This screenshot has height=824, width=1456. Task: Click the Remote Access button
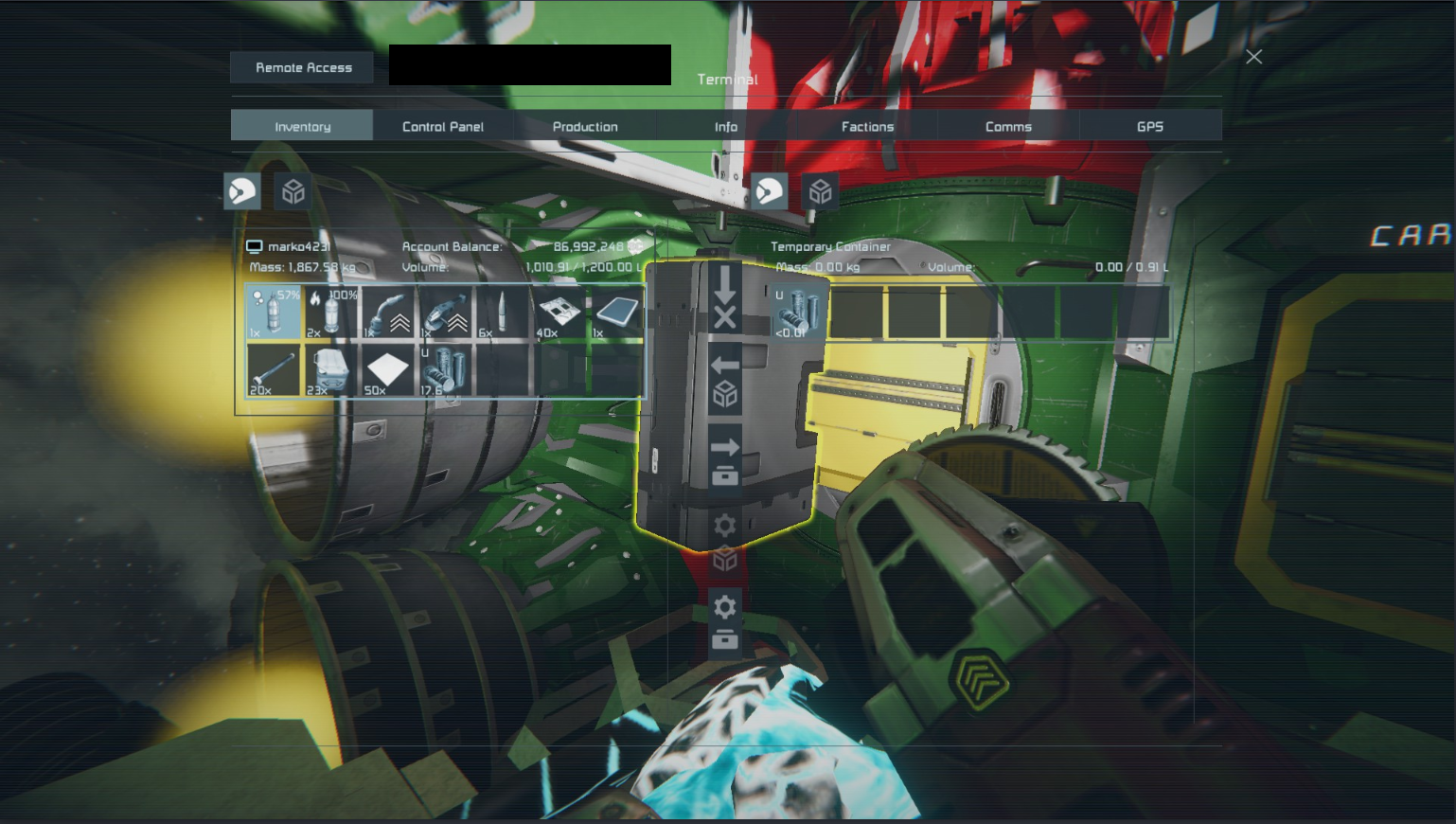[x=303, y=67]
